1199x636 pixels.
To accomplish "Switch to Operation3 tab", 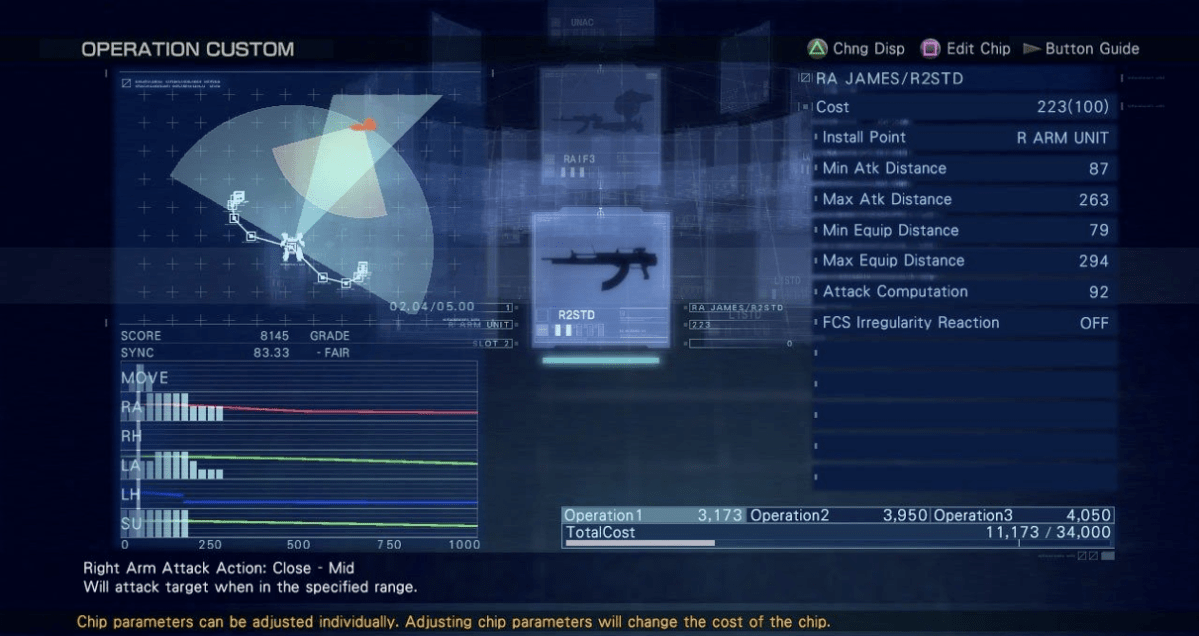I will click(x=1022, y=516).
